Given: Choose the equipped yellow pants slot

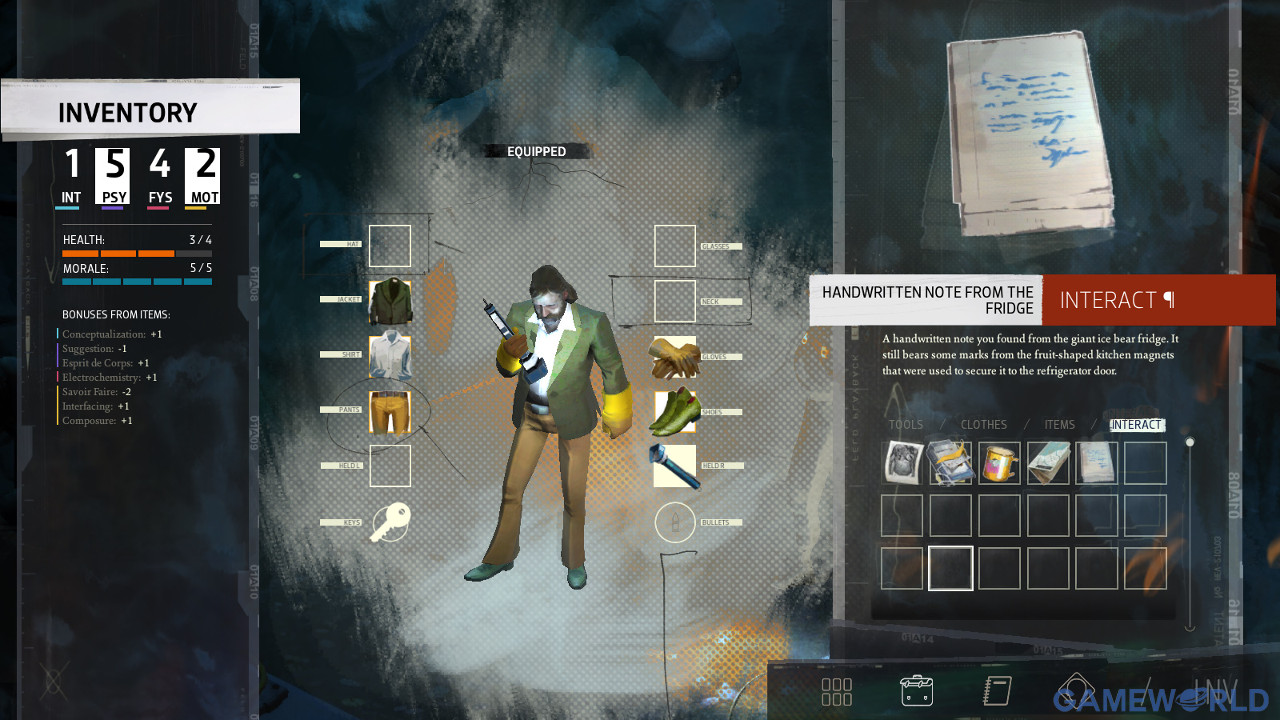Looking at the screenshot, I should pos(390,411).
